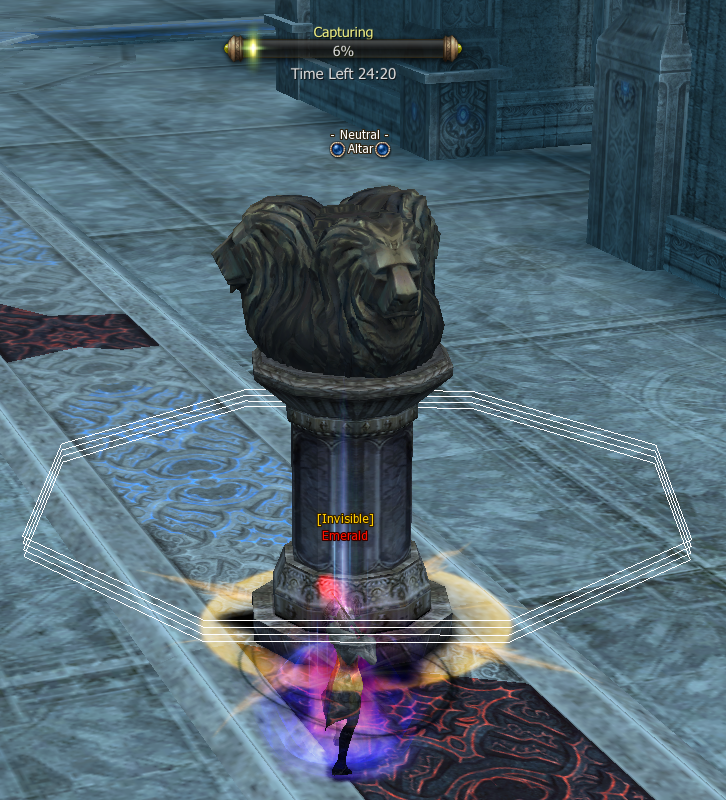Target the Emerald player name label
Viewport: 726px width, 800px height.
pos(345,536)
